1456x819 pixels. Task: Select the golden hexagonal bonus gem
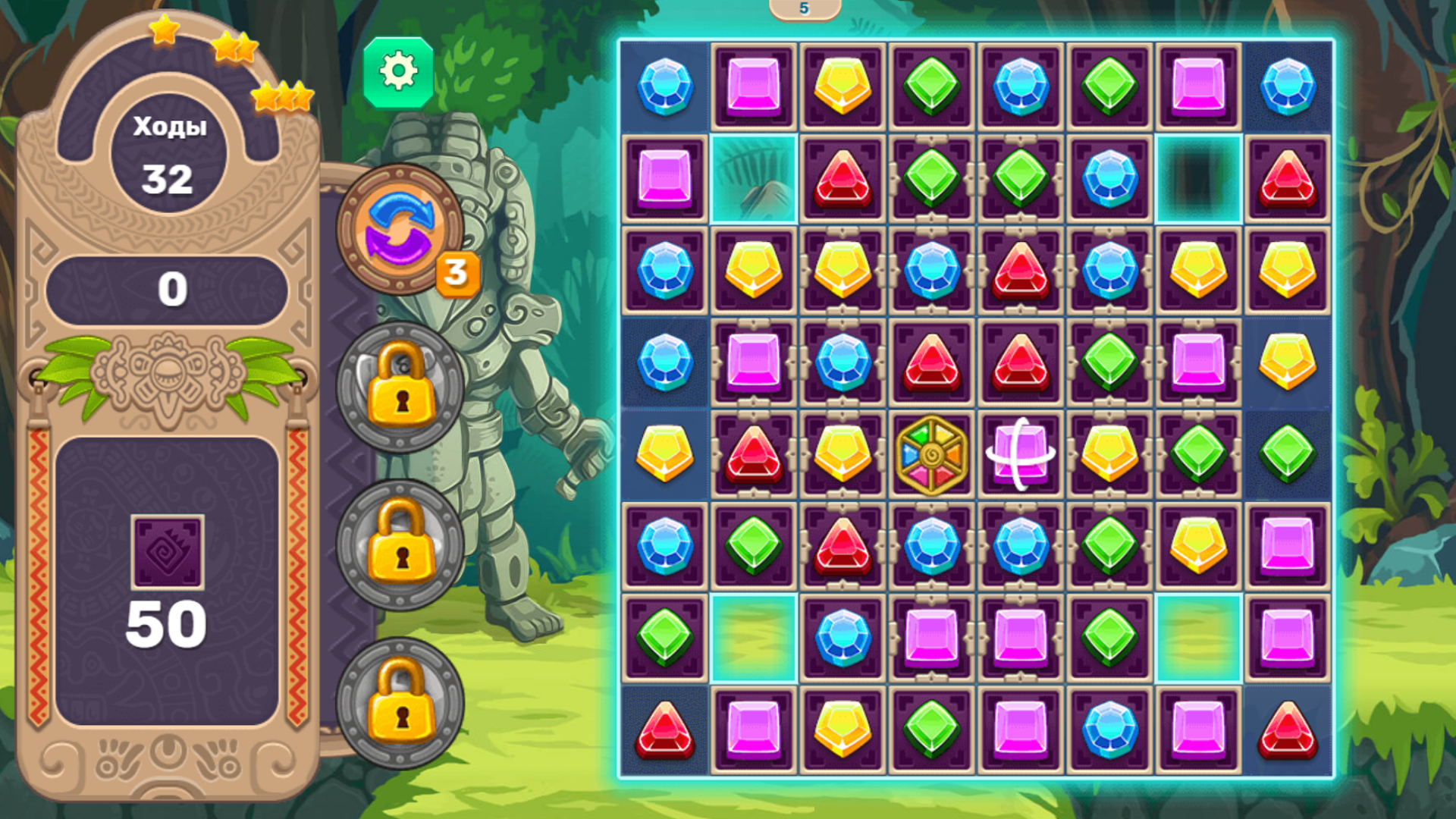point(932,453)
